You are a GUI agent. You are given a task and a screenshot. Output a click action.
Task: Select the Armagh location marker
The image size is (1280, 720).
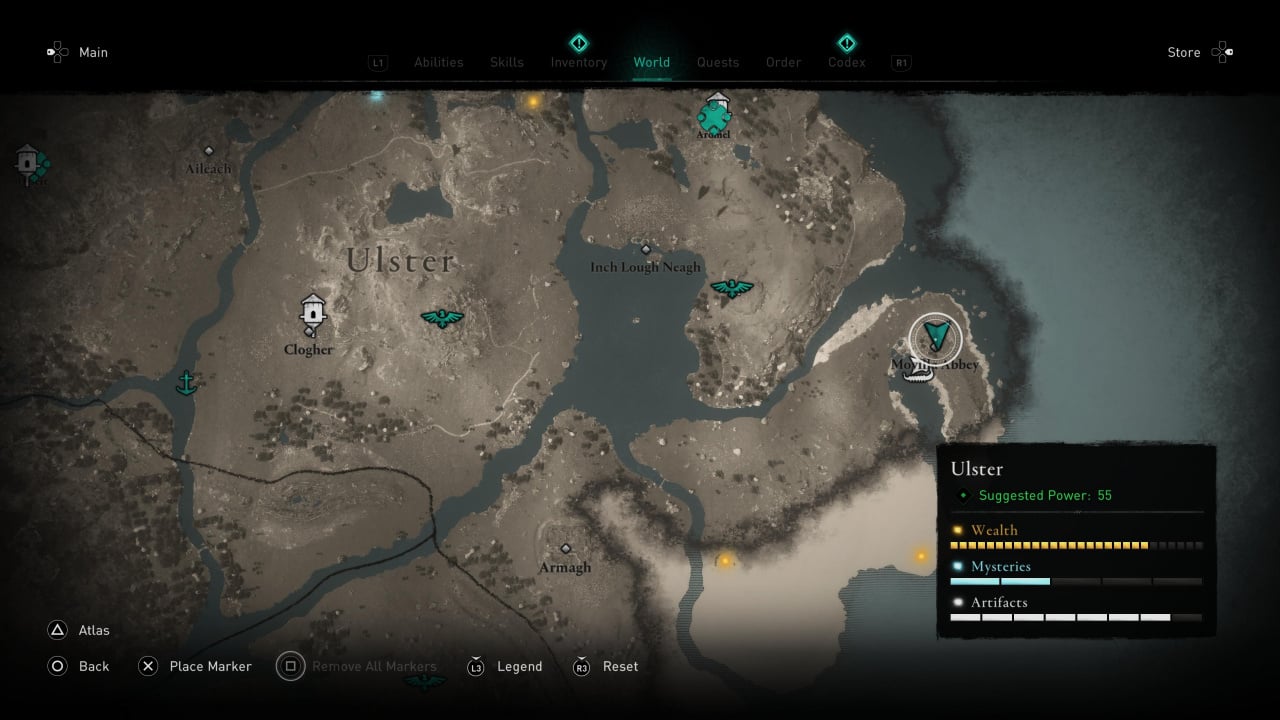coord(565,549)
